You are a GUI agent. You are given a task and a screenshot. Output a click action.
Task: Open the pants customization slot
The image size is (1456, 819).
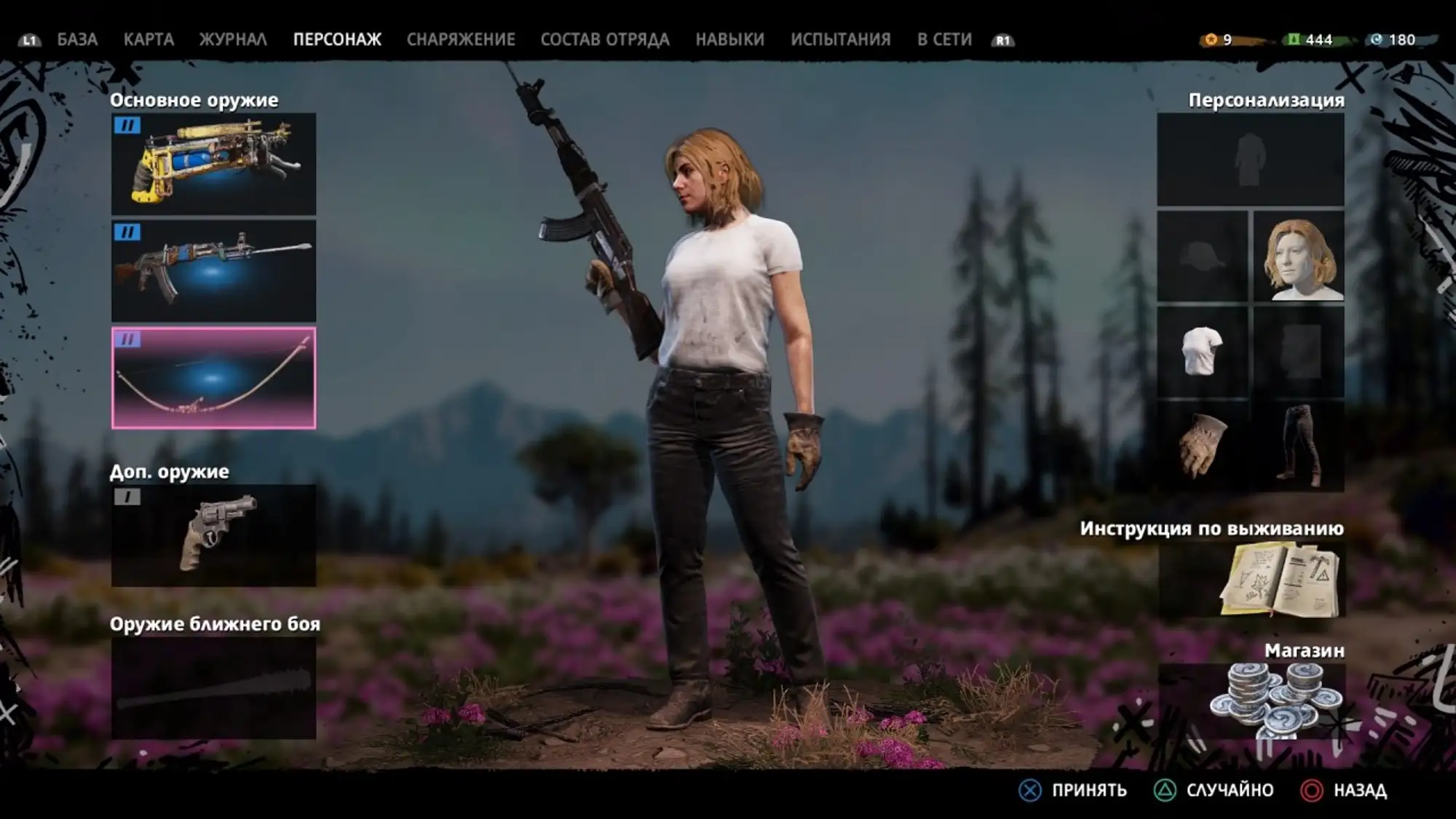coord(1298,446)
